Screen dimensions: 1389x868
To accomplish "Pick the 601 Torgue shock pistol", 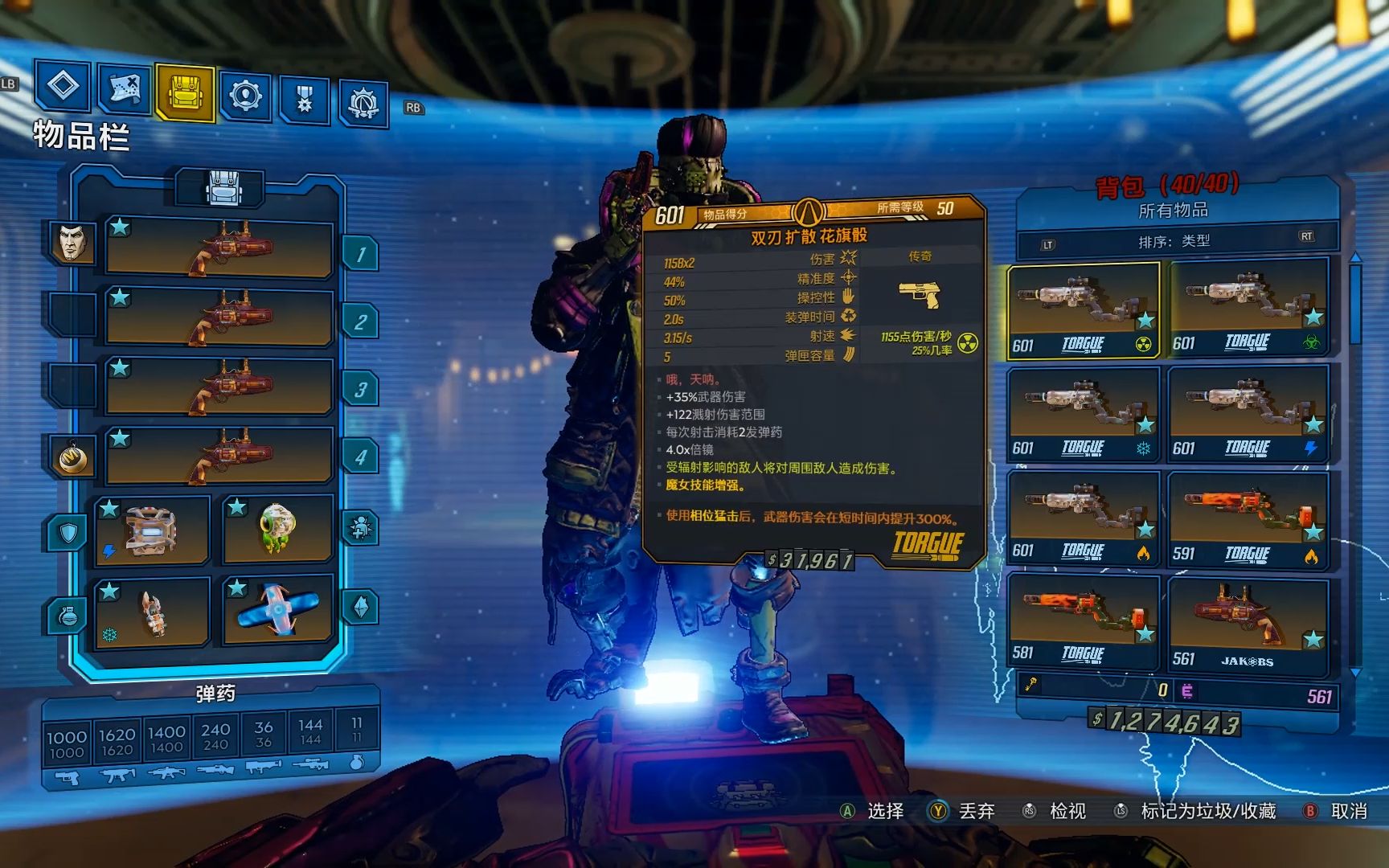I will [x=1248, y=415].
